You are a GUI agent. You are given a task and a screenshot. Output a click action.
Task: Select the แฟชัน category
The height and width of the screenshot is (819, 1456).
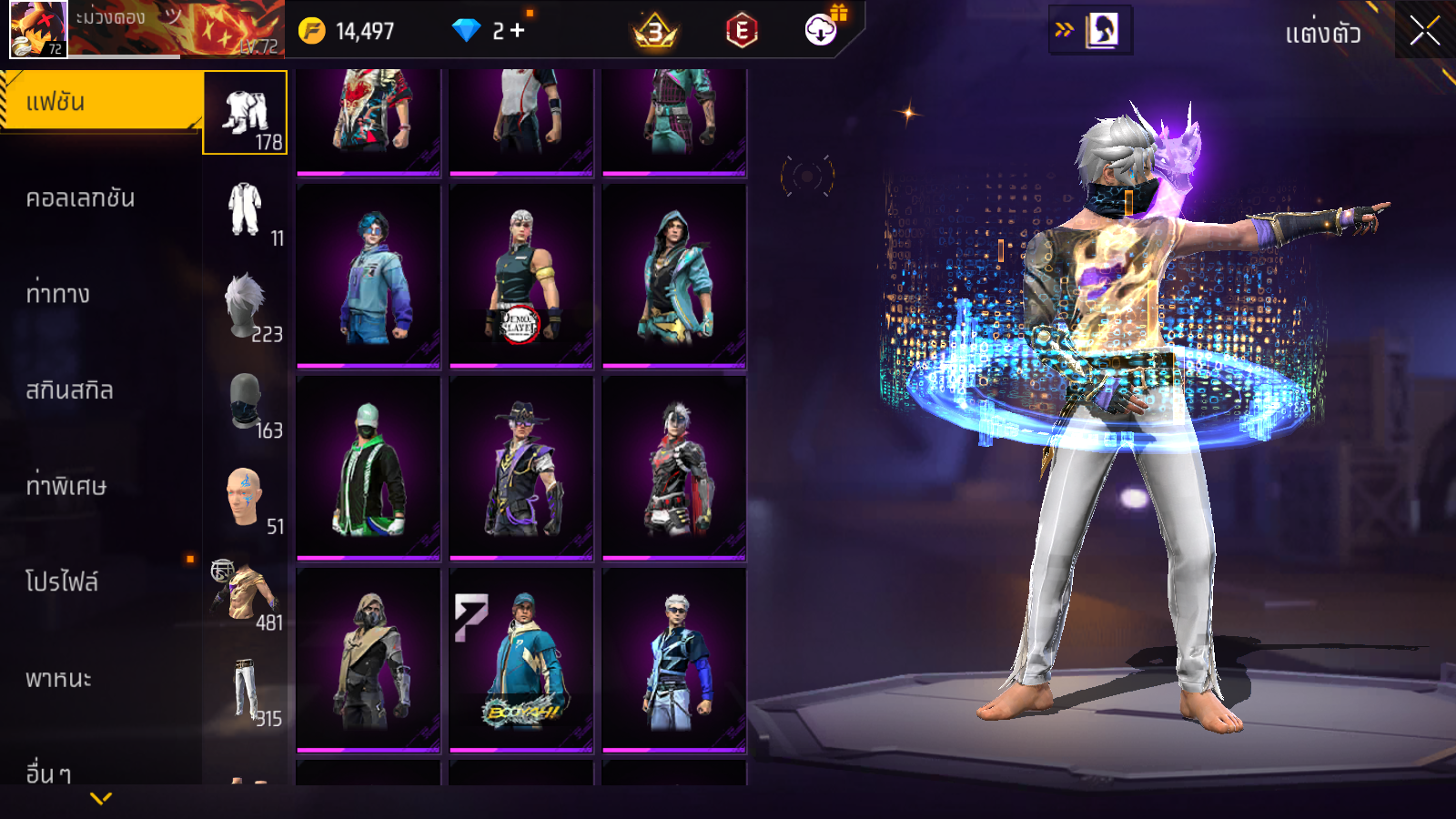pyautogui.click(x=100, y=102)
